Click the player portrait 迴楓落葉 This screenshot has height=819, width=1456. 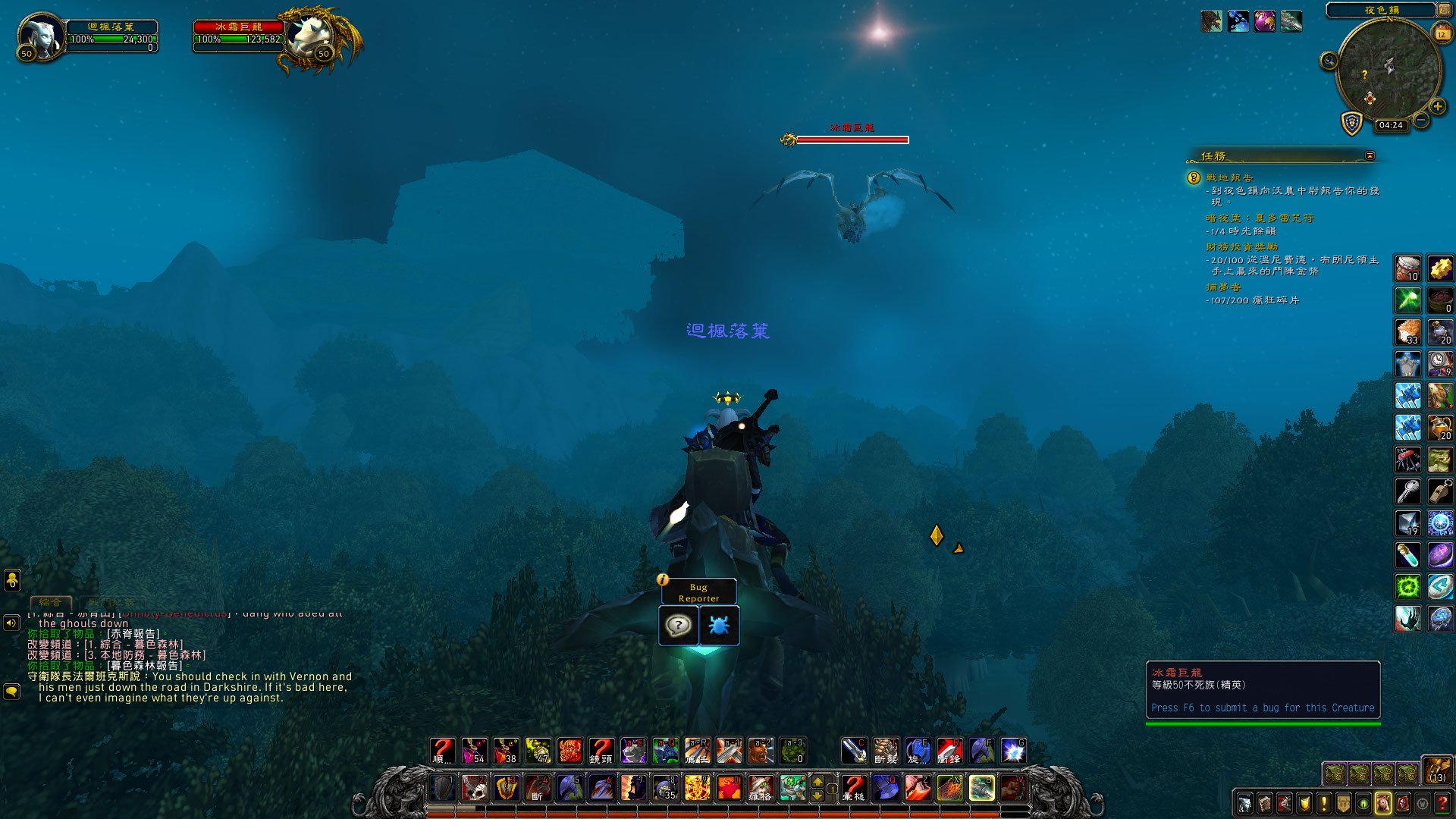coord(42,36)
